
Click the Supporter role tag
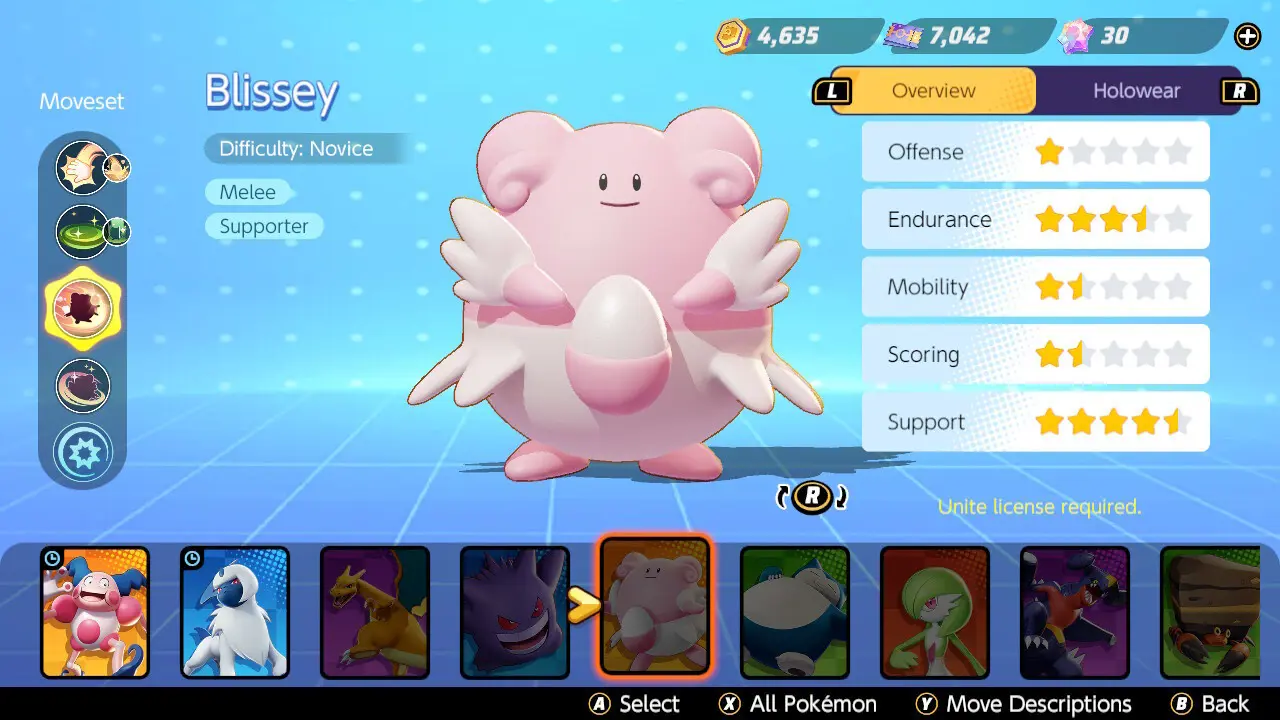pos(263,226)
